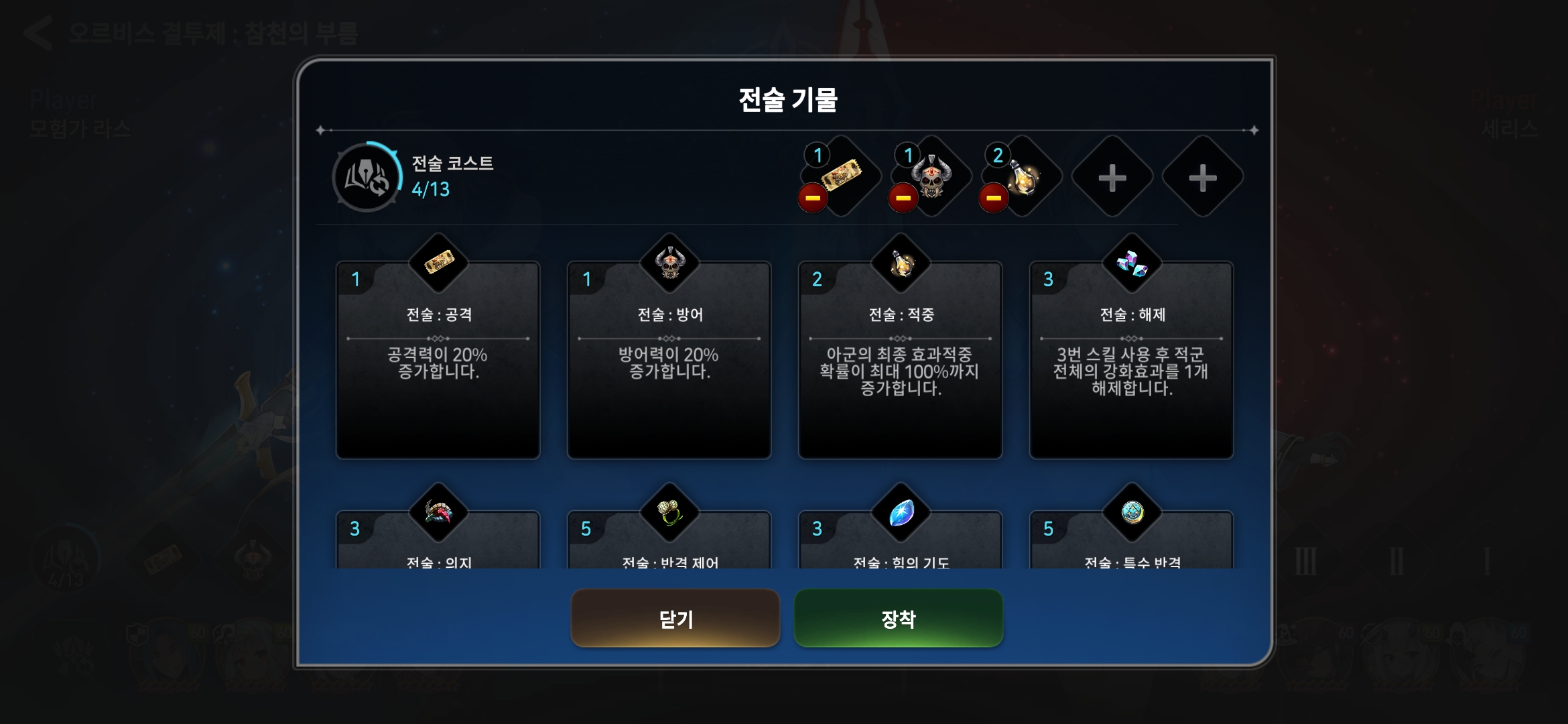Choose the 전술 : 방어 relic card
Screen dimensions: 1568x724
669,360
